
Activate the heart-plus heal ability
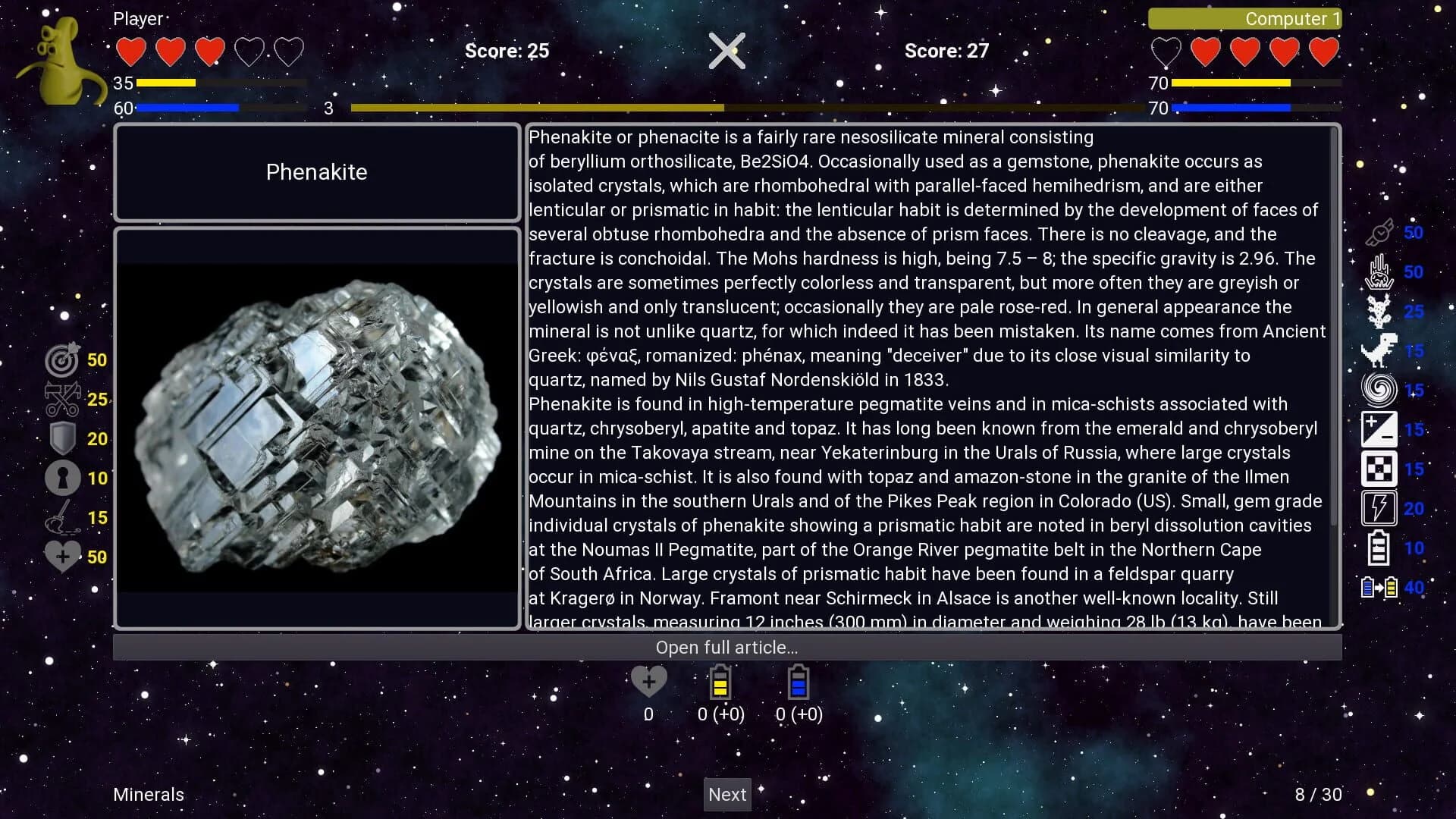click(62, 557)
